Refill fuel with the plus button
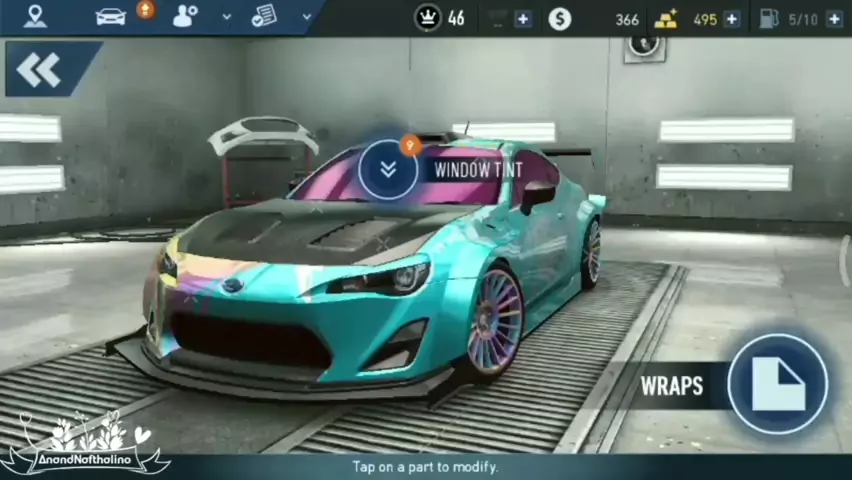852x480 pixels. coord(834,19)
